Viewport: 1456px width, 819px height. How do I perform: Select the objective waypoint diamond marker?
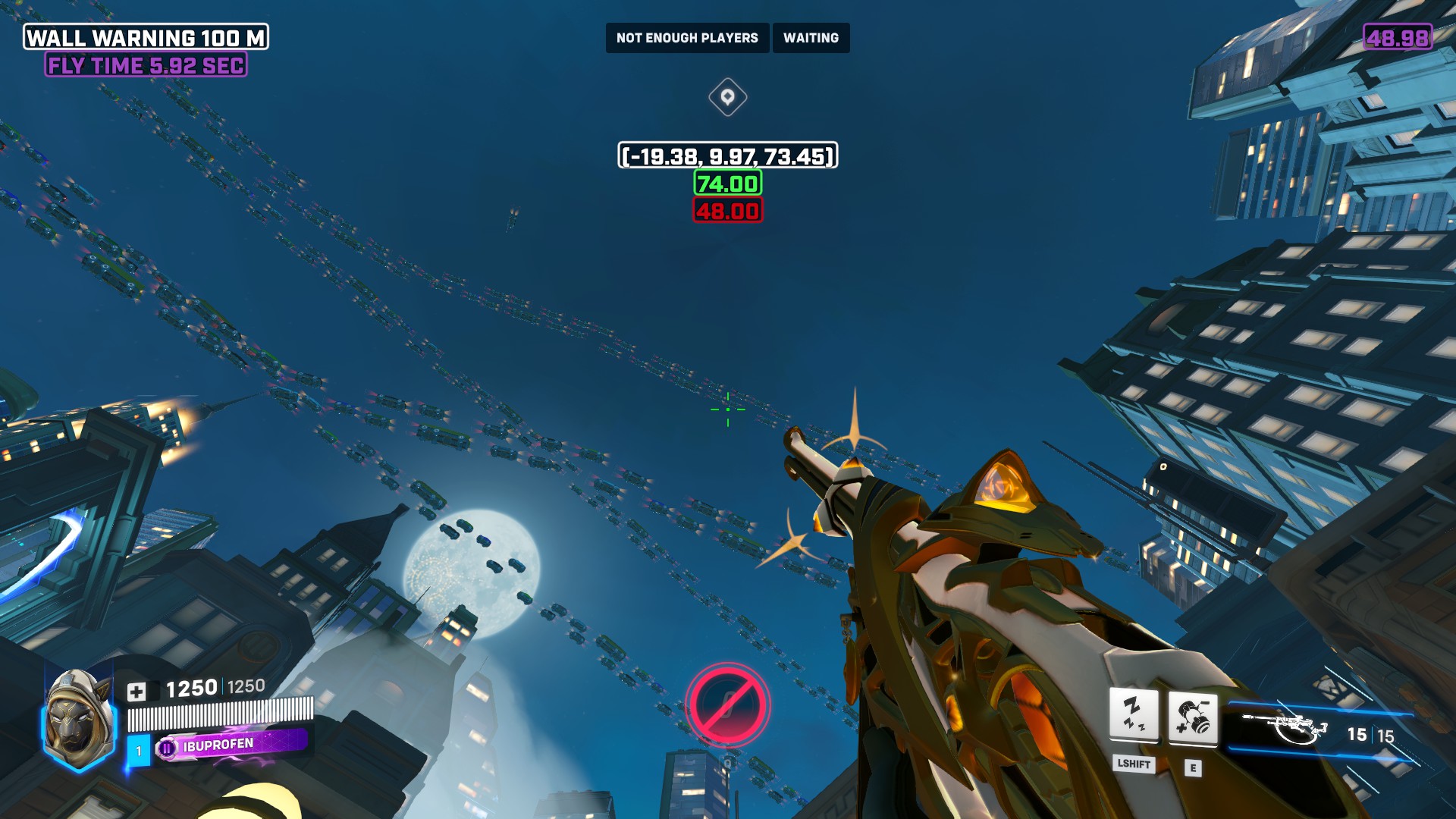[x=727, y=97]
